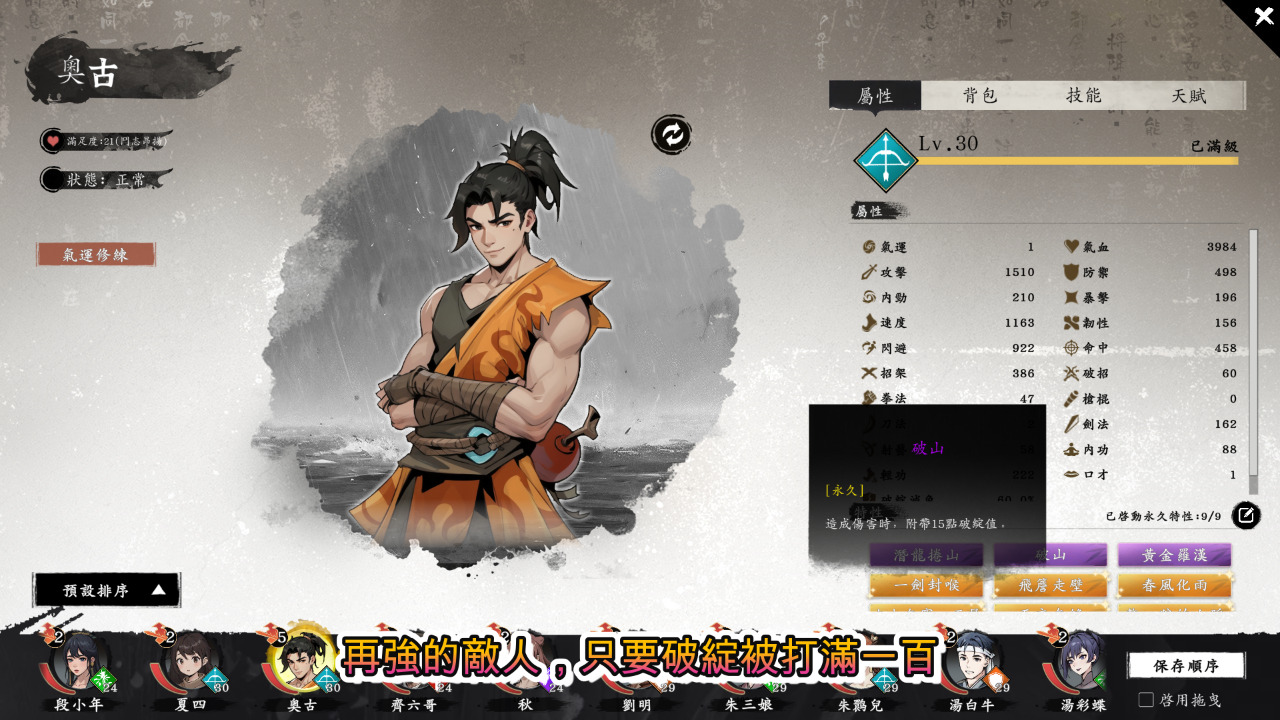Click the portrait swap arrows icon
The height and width of the screenshot is (720, 1280).
pyautogui.click(x=672, y=134)
